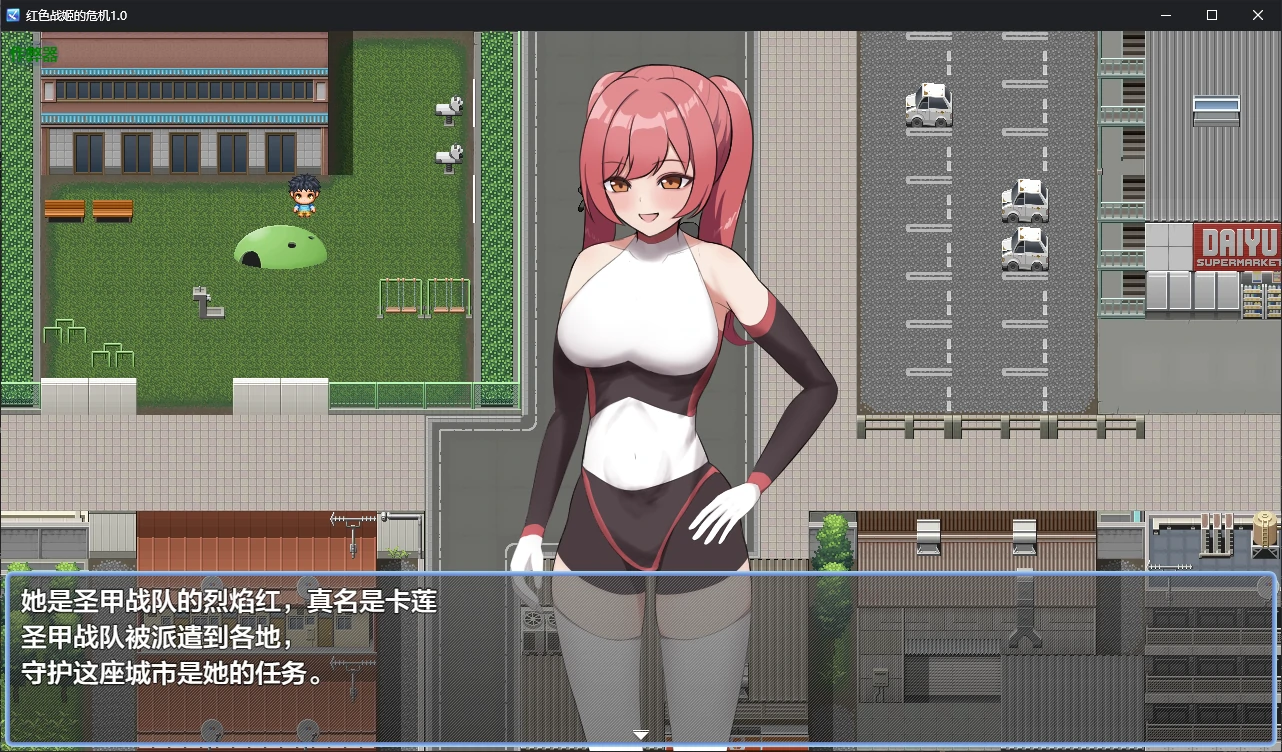The height and width of the screenshot is (752, 1282).
Task: Click the dialogue advance arrow
Action: point(640,734)
